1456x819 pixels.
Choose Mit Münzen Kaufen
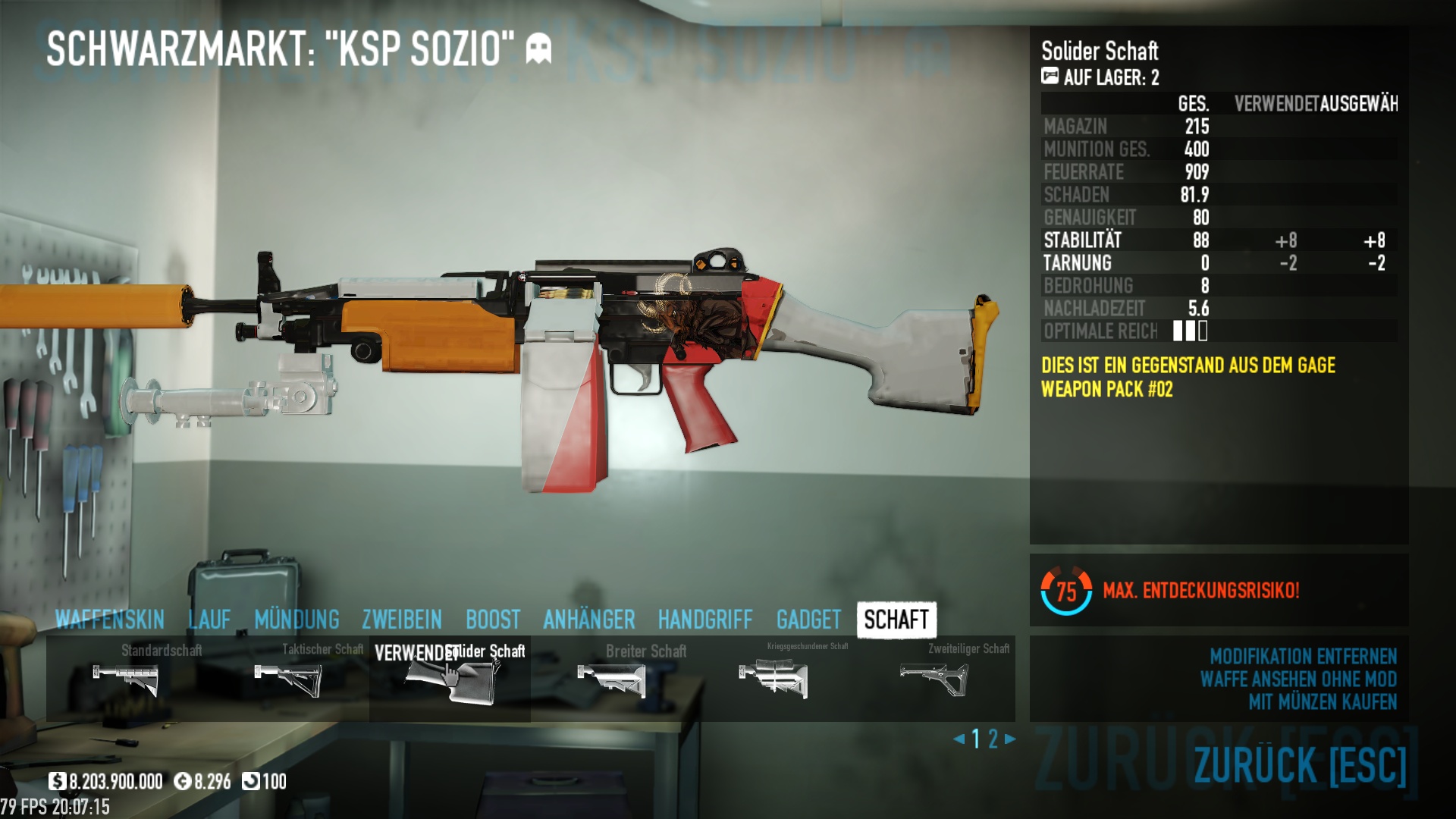1323,702
